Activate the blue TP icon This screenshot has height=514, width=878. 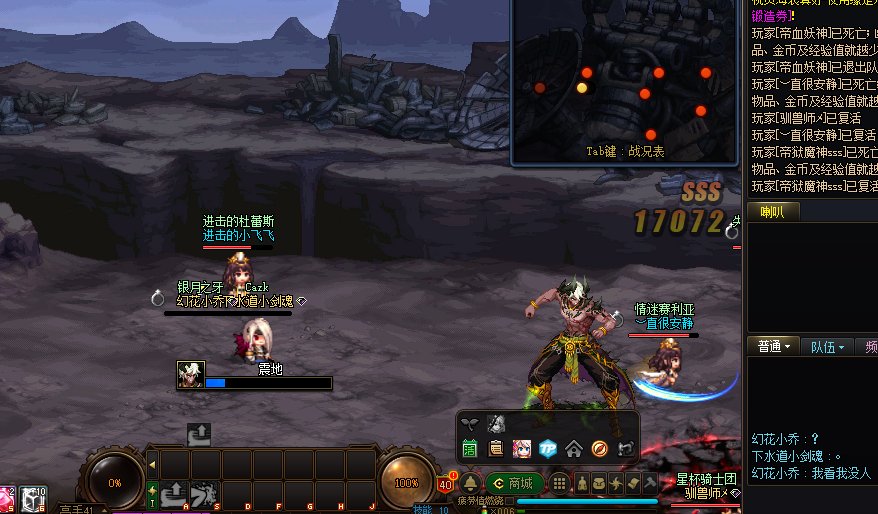pos(547,448)
